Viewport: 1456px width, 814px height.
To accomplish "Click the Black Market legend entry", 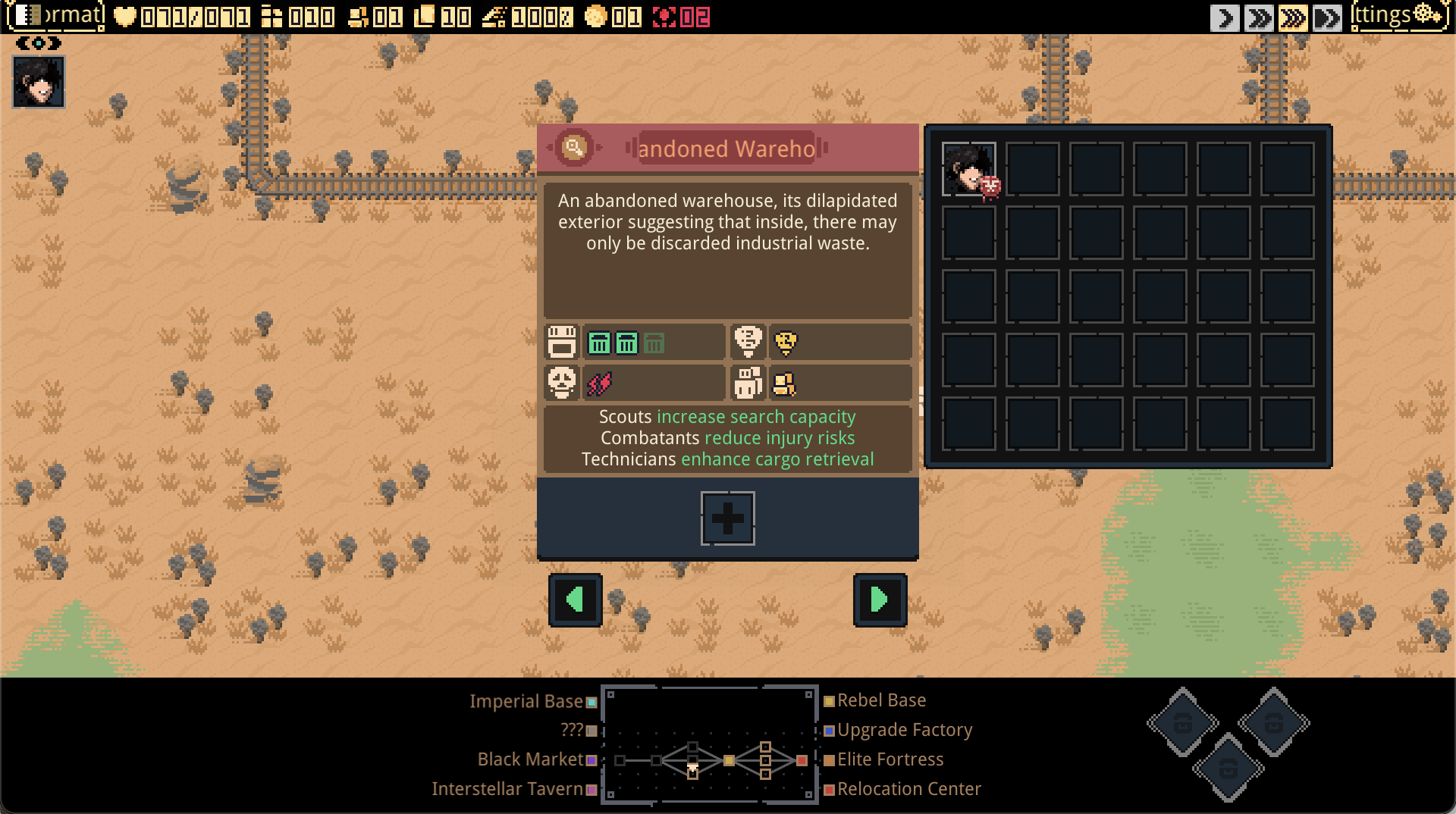I will (530, 759).
